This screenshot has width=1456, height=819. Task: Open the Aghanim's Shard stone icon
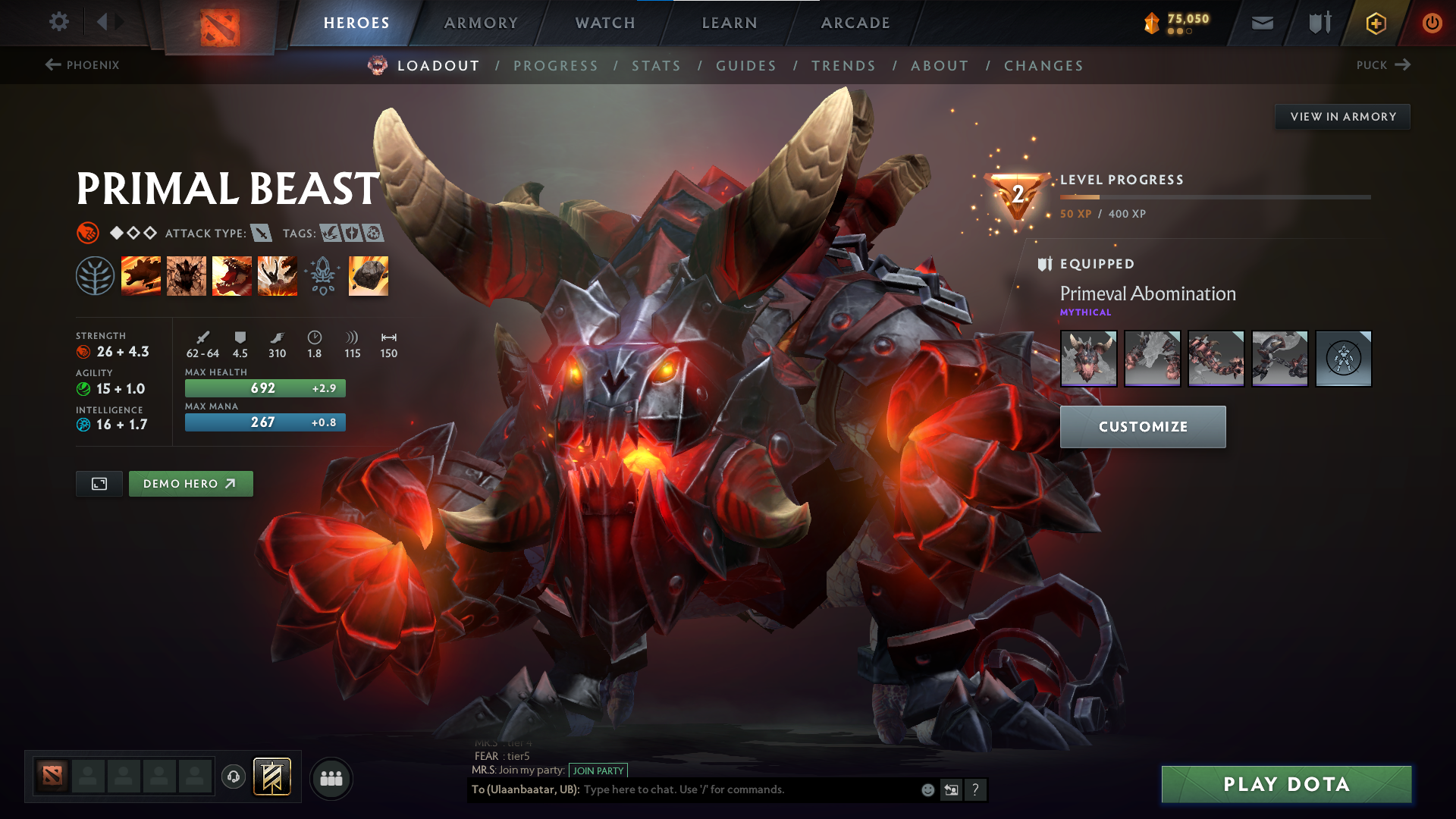[x=369, y=276]
